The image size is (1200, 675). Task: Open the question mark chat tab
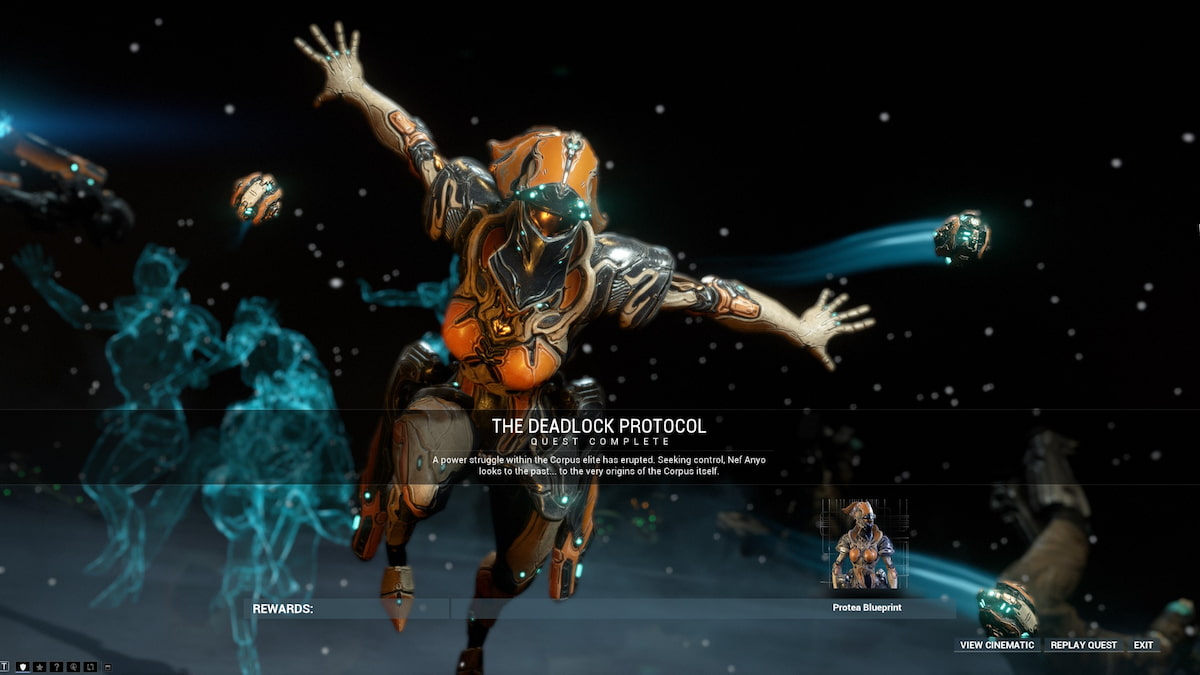56,666
